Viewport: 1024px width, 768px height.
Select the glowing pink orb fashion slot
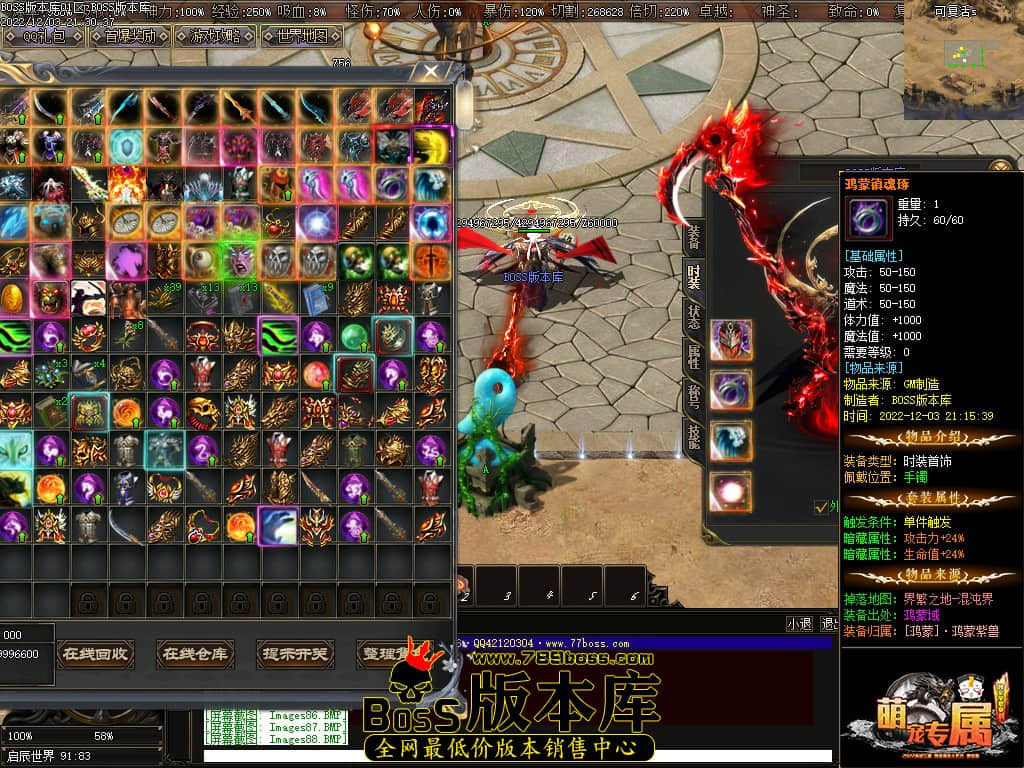(731, 492)
